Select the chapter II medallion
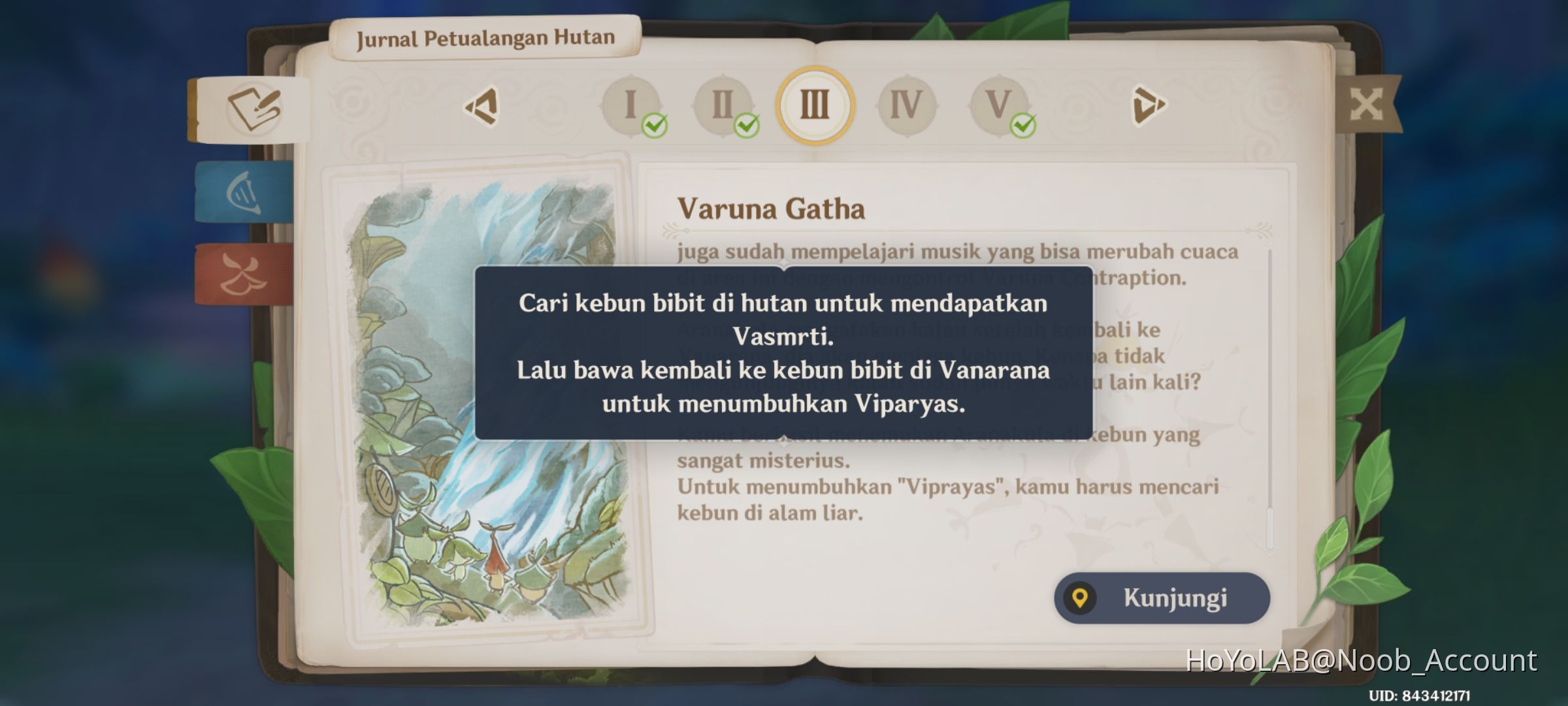Screen dimensions: 1568x706 click(x=724, y=103)
